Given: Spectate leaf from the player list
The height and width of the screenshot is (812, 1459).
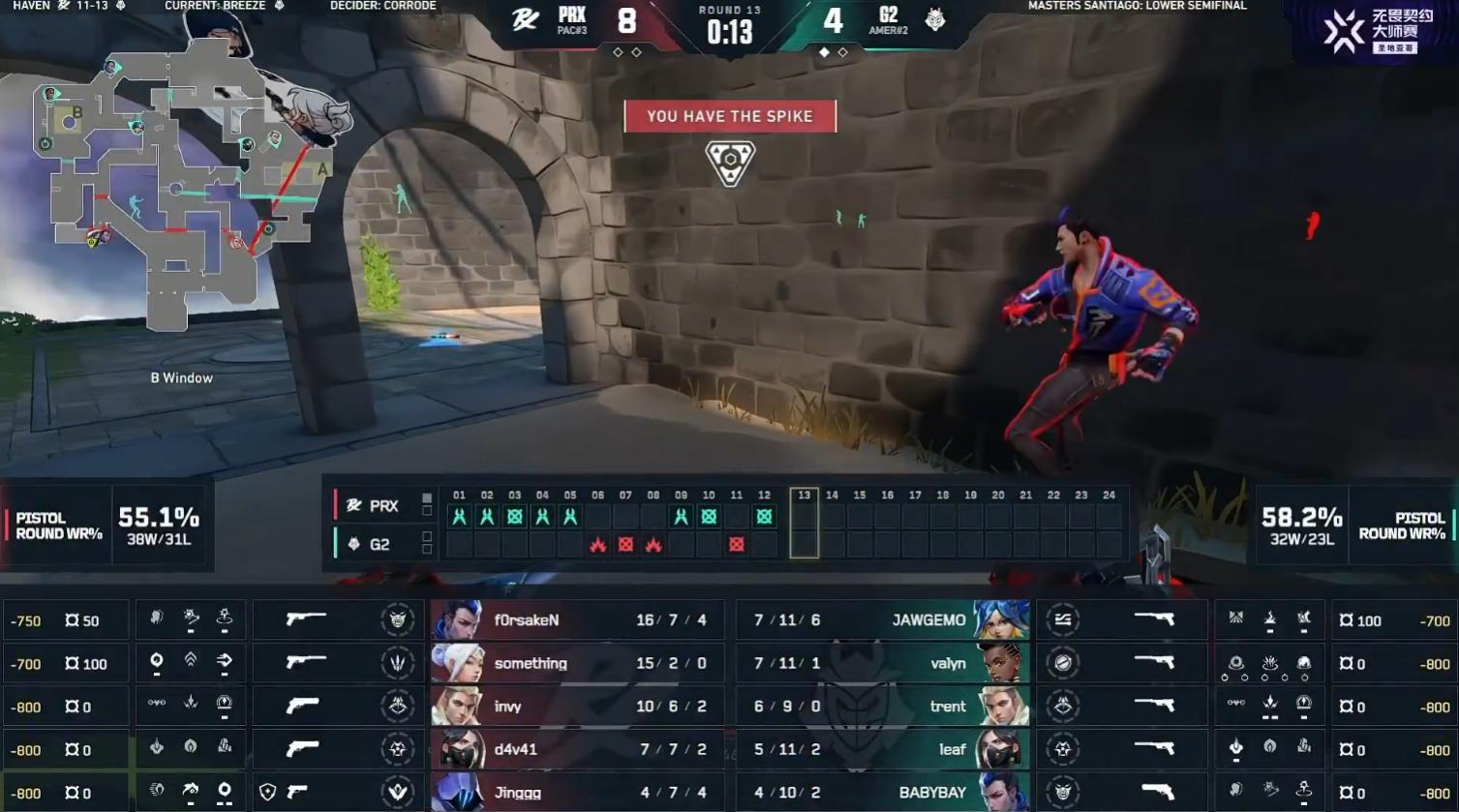Looking at the screenshot, I should tap(881, 750).
